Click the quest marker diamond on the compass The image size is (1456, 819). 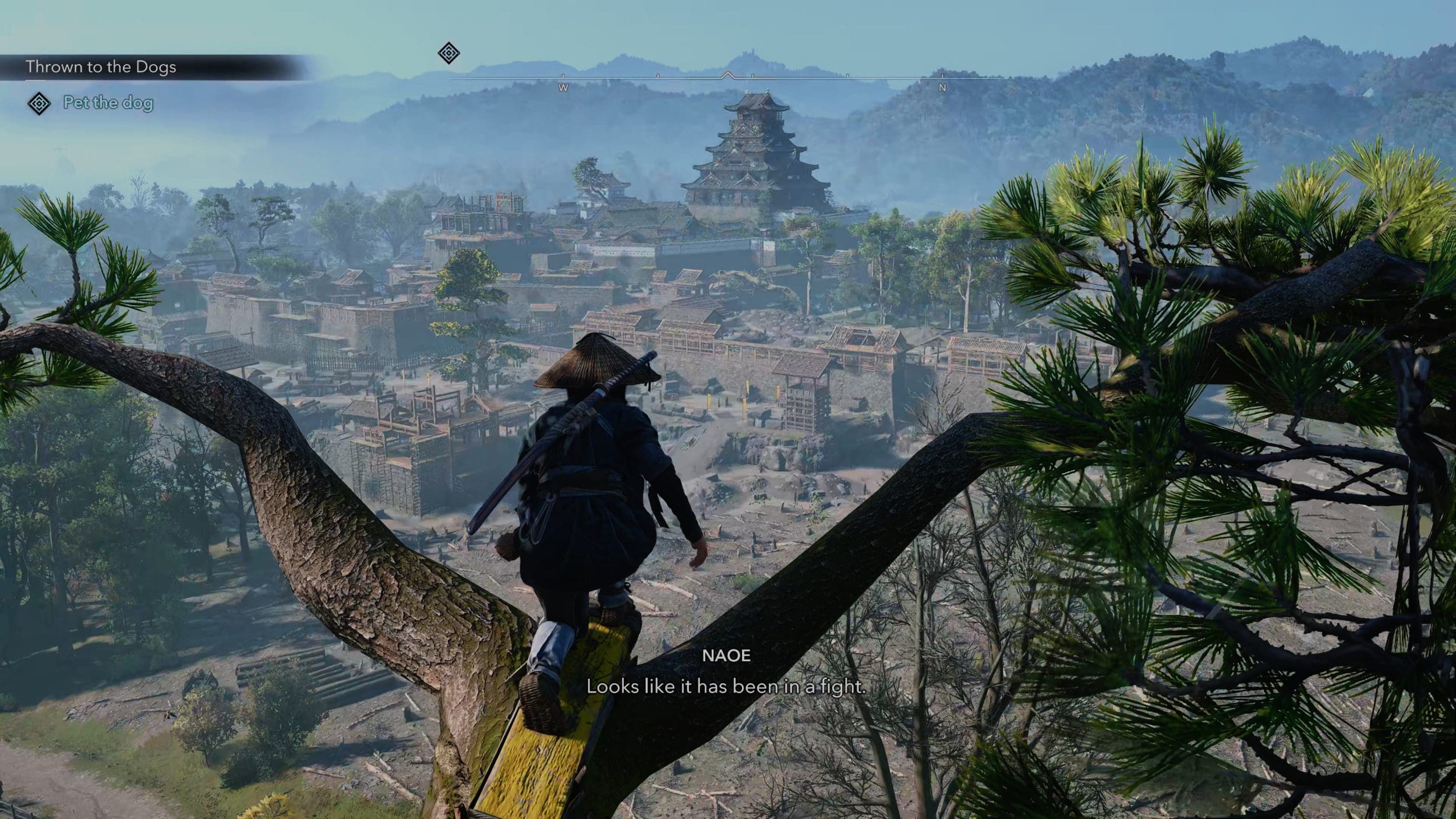pos(448,54)
